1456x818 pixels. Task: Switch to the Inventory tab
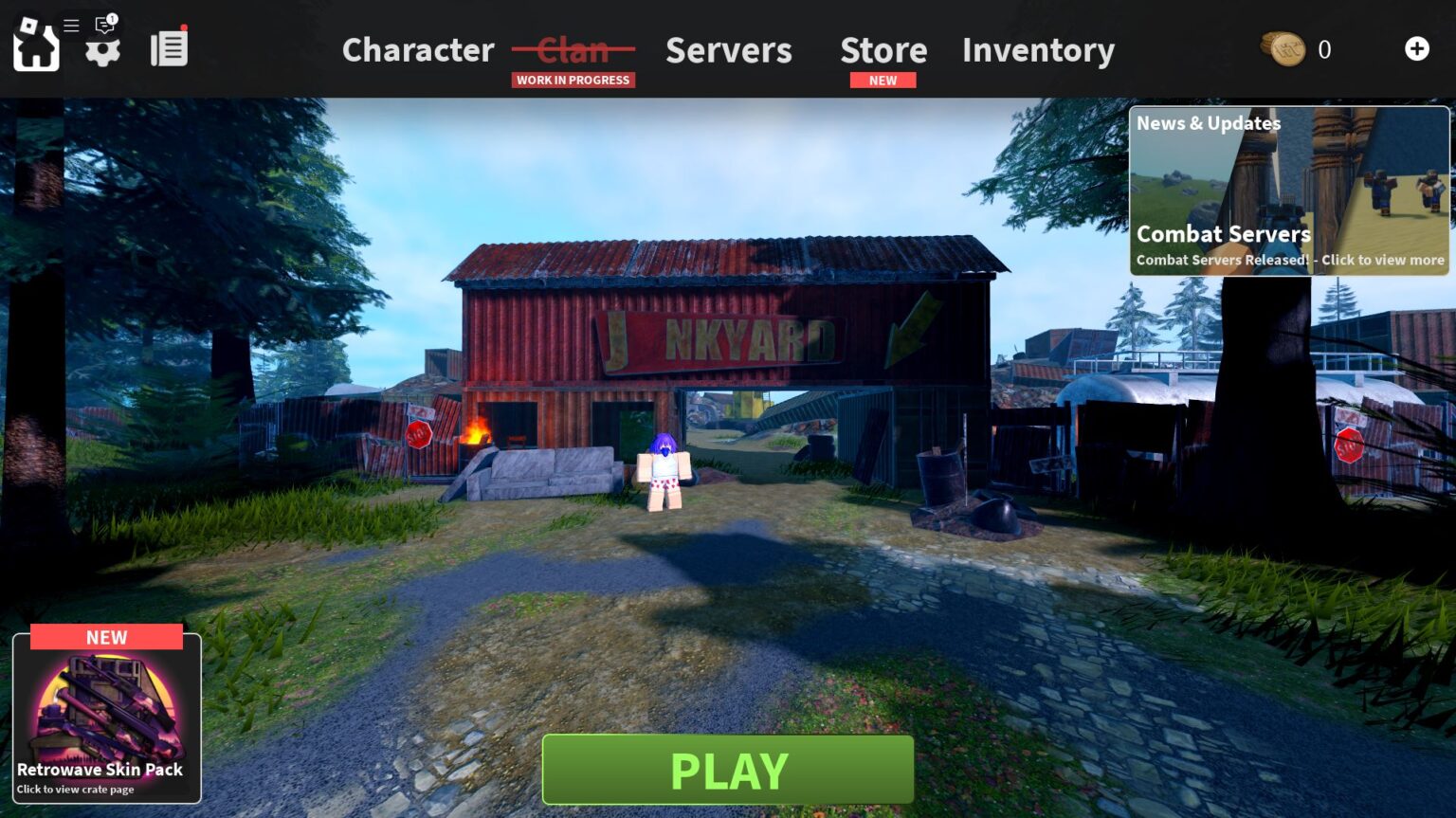(x=1038, y=50)
